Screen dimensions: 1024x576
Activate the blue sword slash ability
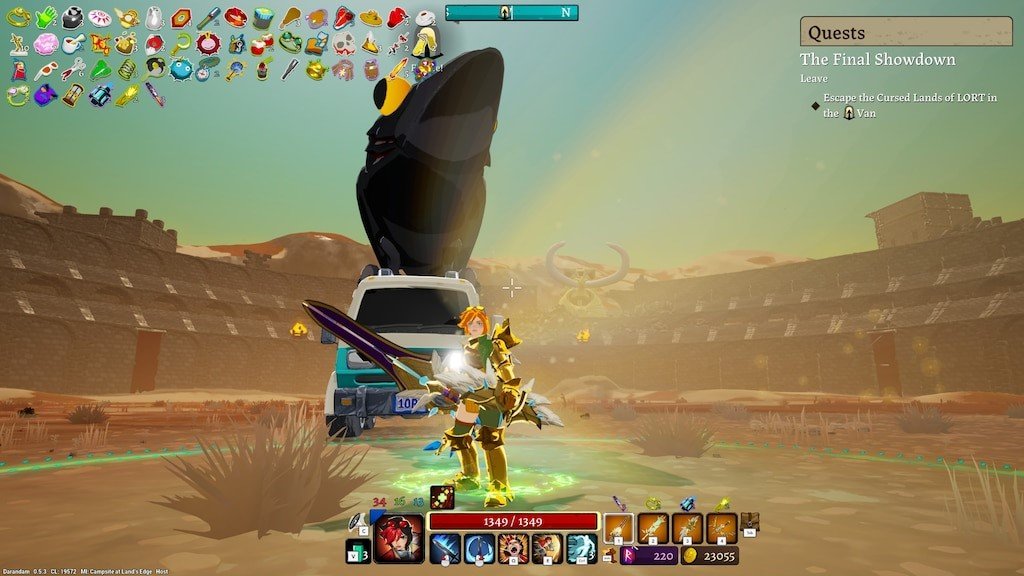click(x=445, y=548)
